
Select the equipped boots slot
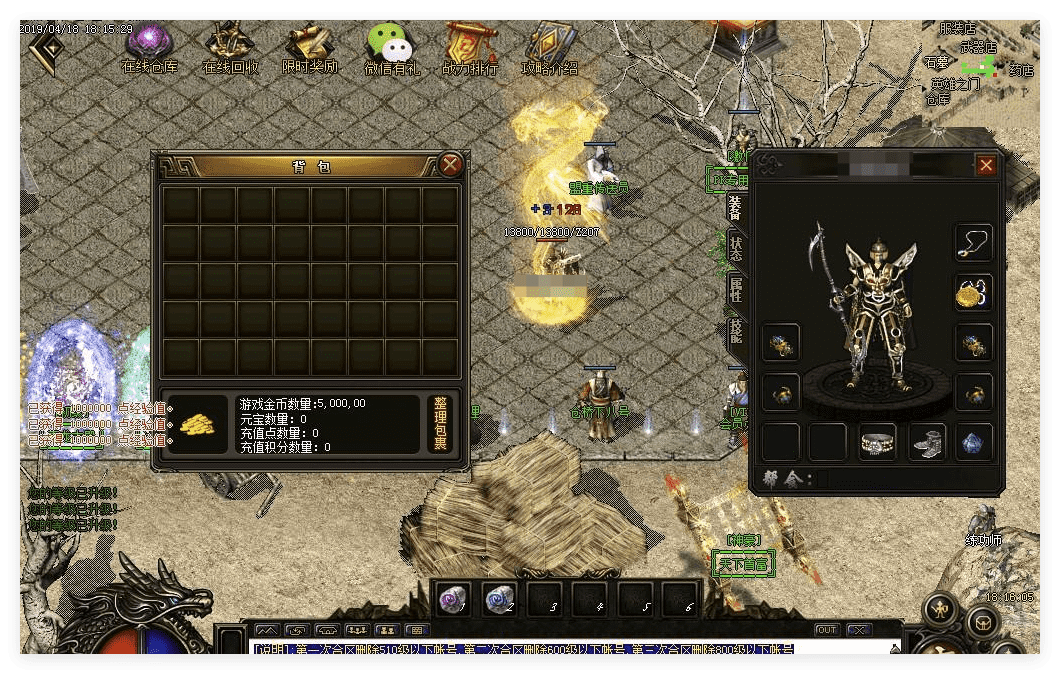point(927,442)
